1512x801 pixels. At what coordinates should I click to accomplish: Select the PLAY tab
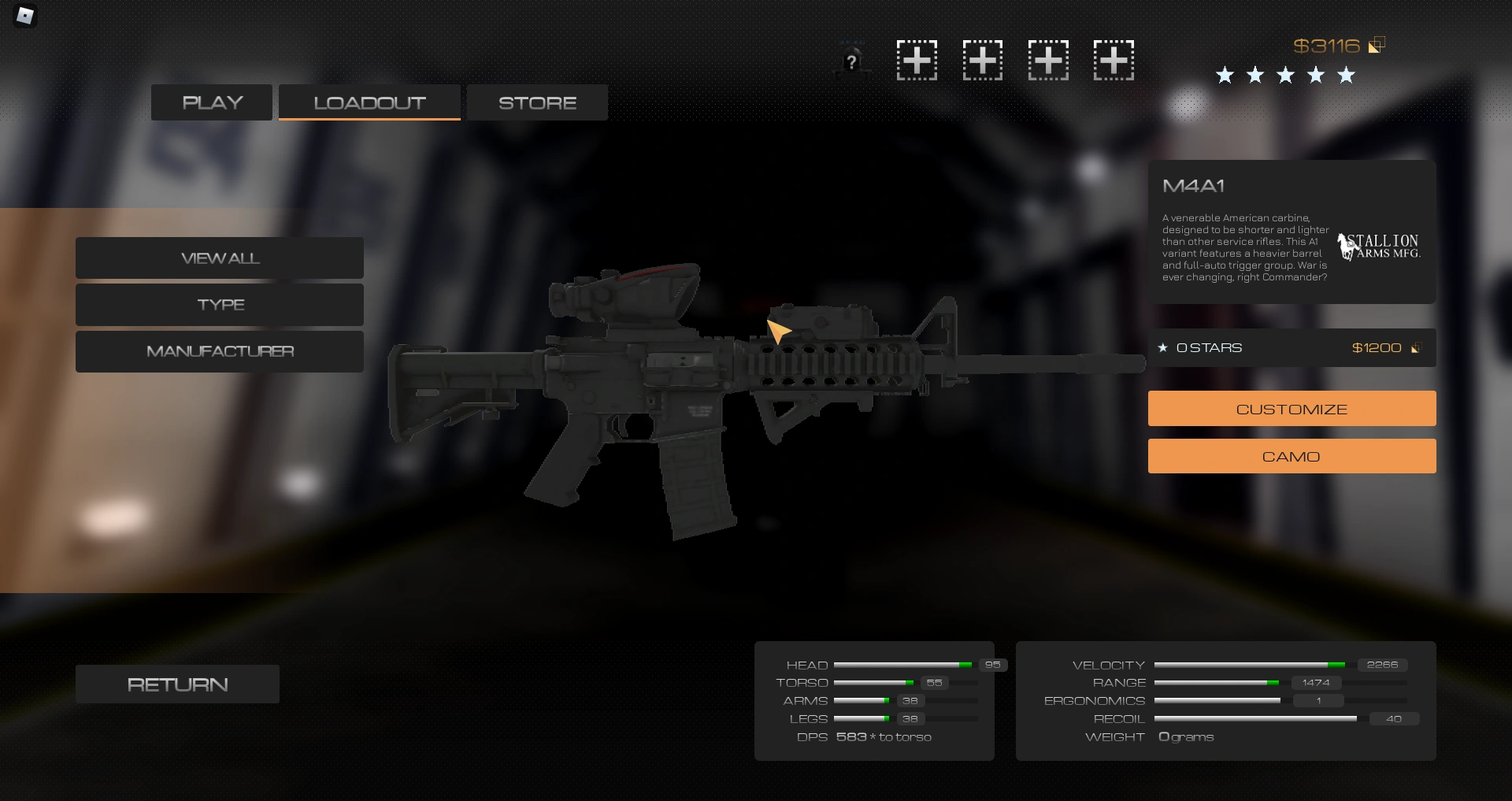(211, 102)
